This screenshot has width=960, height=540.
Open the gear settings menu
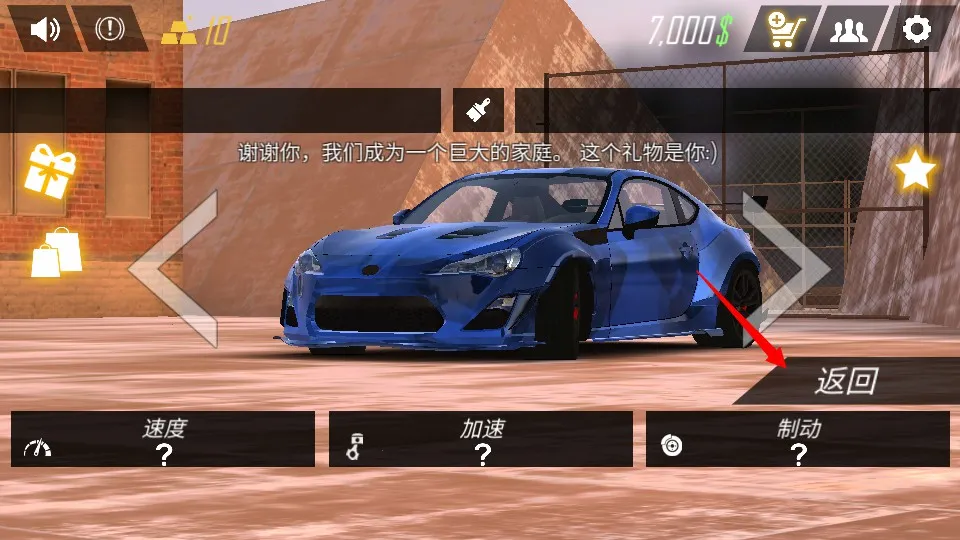[x=917, y=29]
